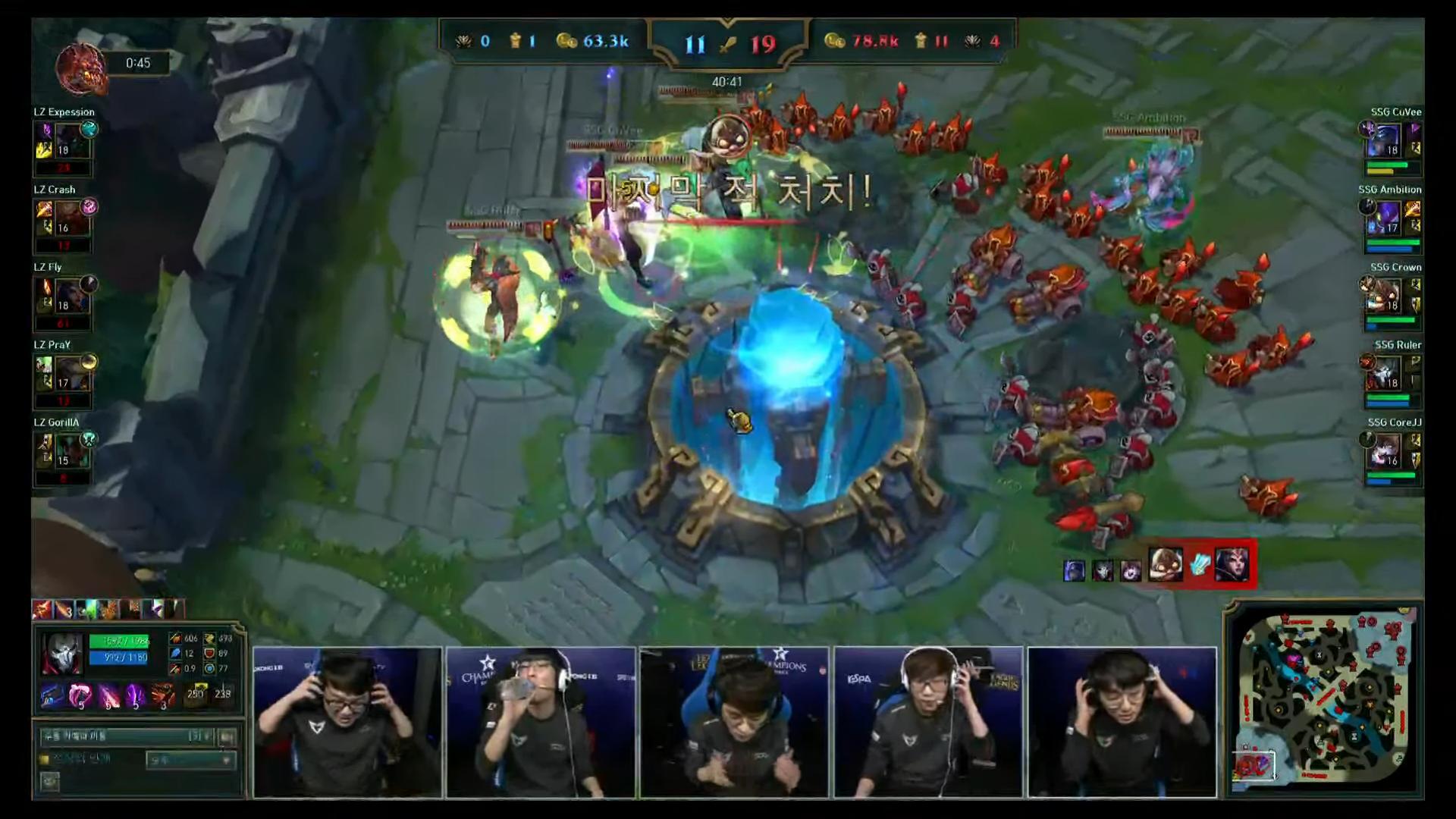This screenshot has height=819, width=1456.
Task: Activate Jhin's Curtain Call ultimate icon
Action: click(x=162, y=695)
